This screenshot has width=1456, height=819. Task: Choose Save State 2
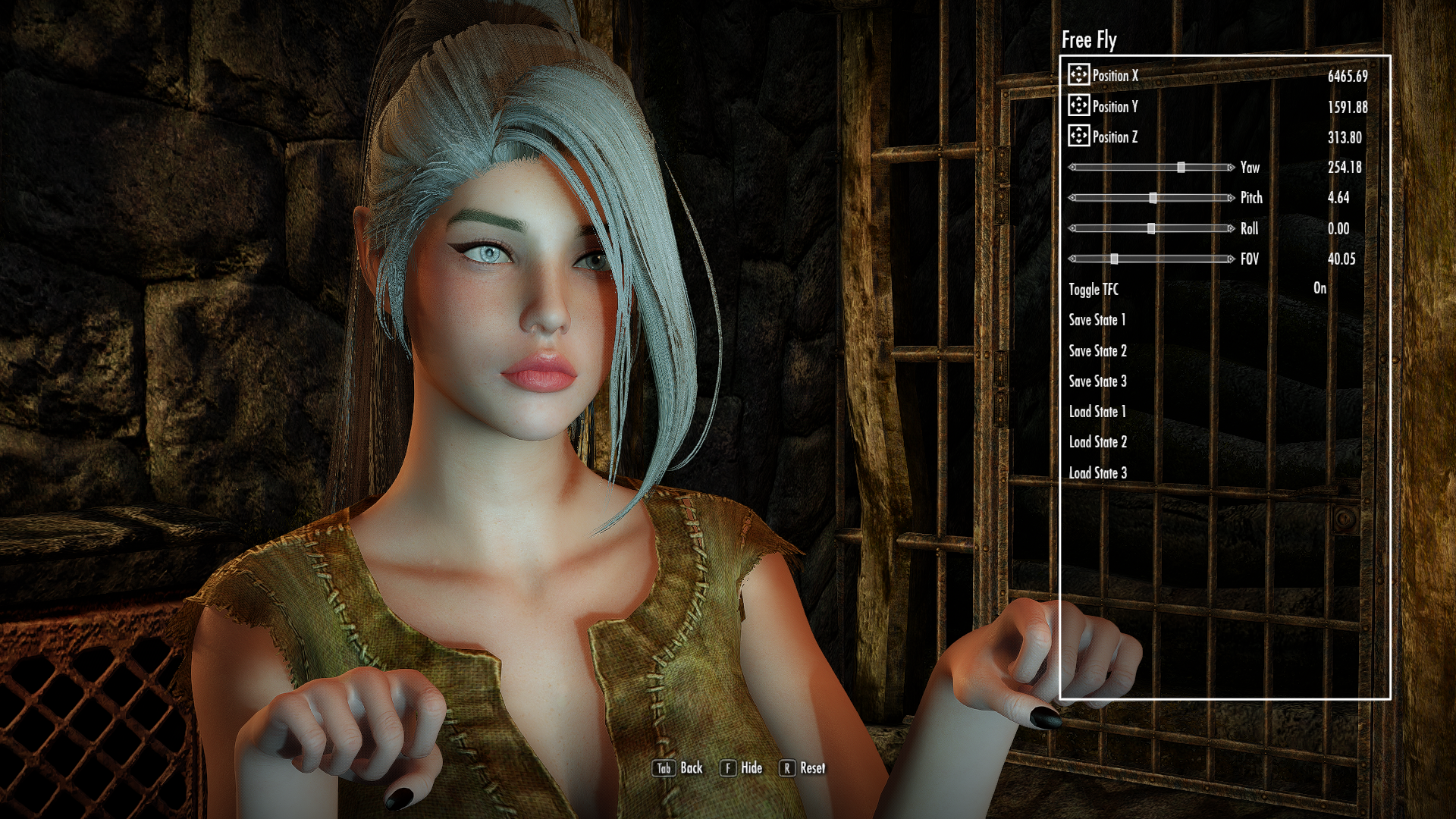click(1097, 351)
